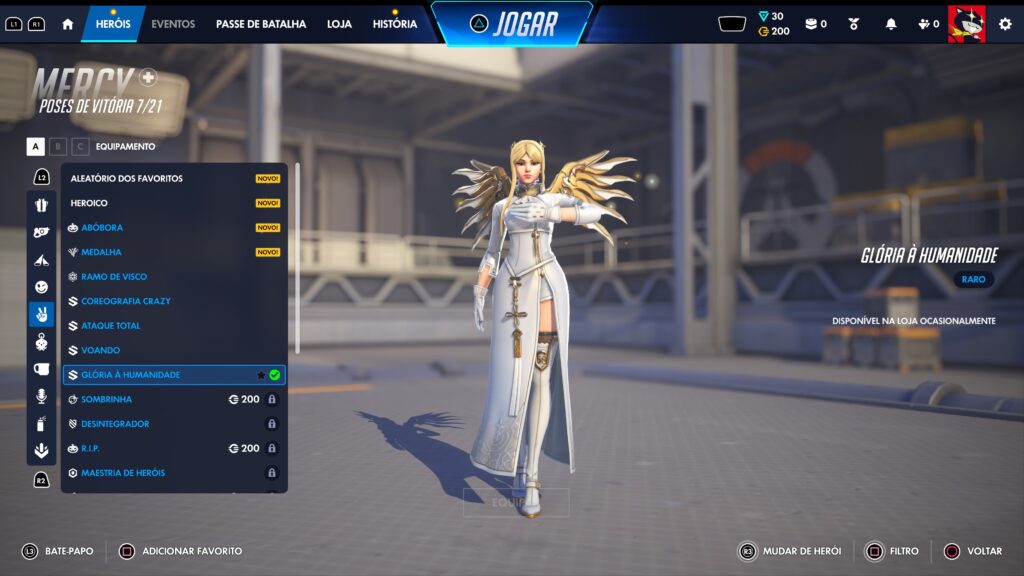Return to the home screen icon
The image size is (1024, 576).
[68, 24]
